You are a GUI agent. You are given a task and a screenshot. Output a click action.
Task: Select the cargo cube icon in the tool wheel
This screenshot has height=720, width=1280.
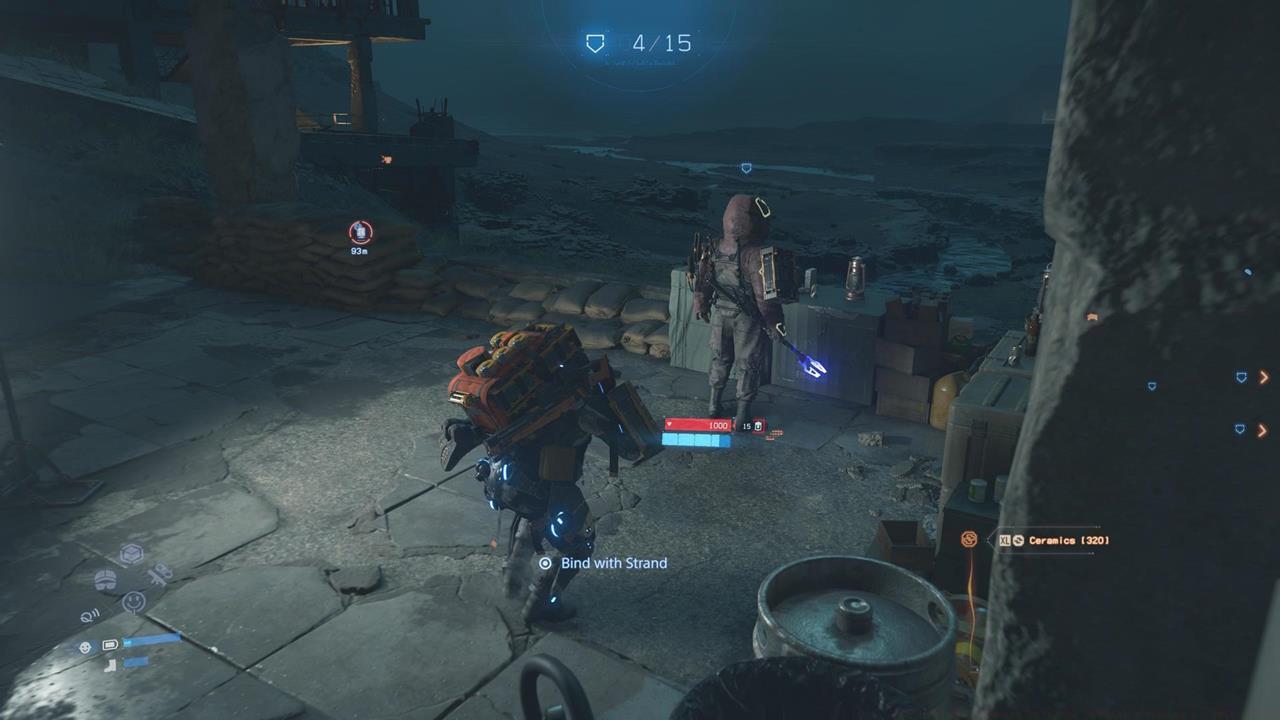131,552
